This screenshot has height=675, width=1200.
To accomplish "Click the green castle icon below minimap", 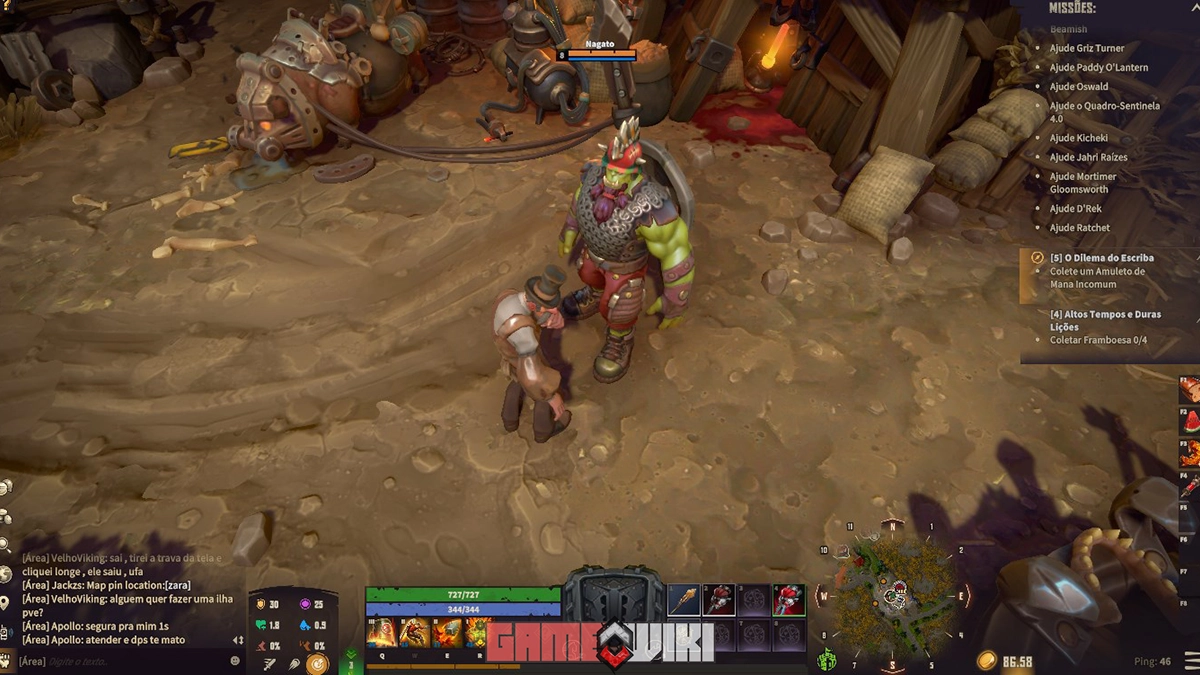I will coord(827,660).
